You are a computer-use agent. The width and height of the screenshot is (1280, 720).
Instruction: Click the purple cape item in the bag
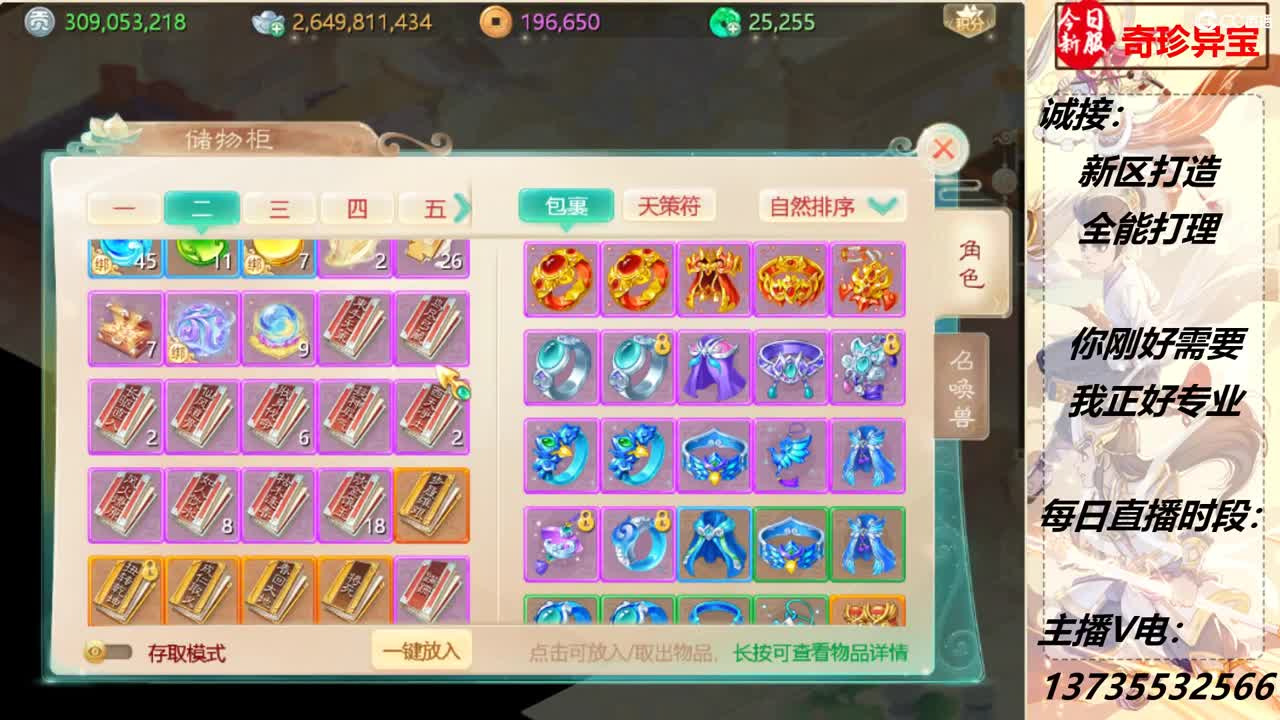coord(715,366)
